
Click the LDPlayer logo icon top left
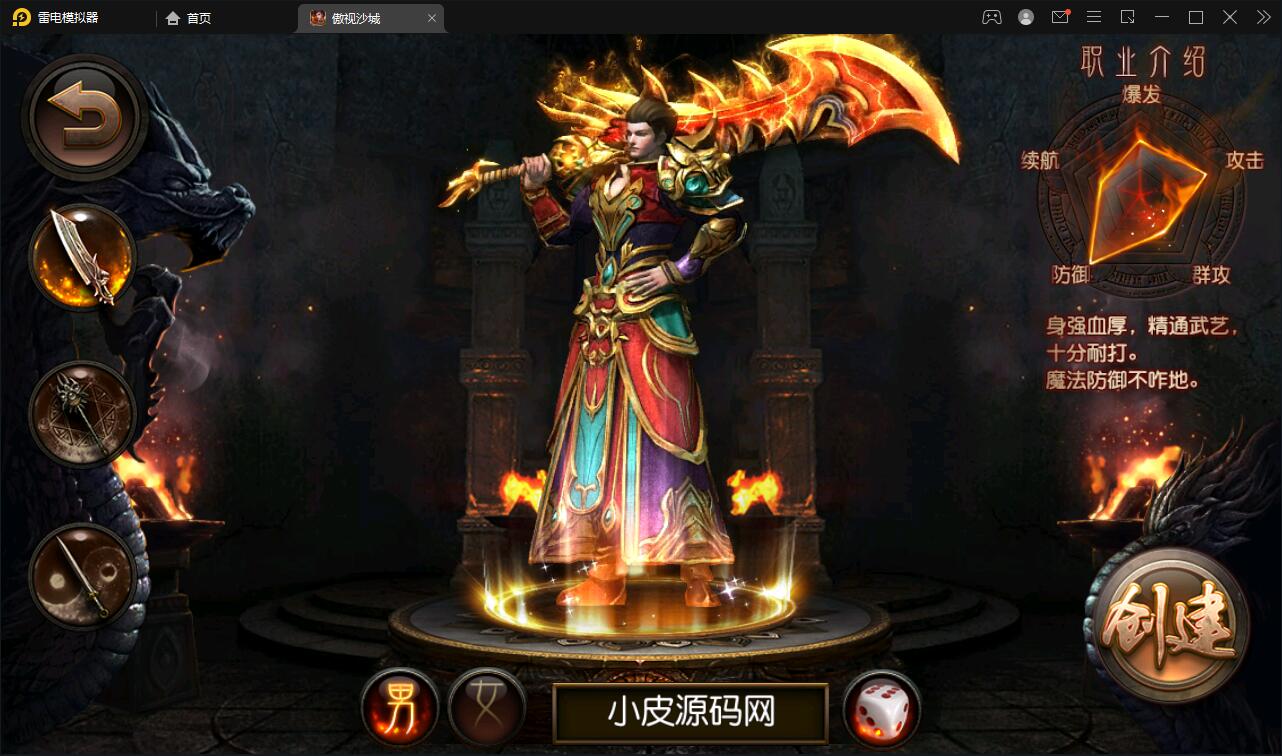pos(20,17)
